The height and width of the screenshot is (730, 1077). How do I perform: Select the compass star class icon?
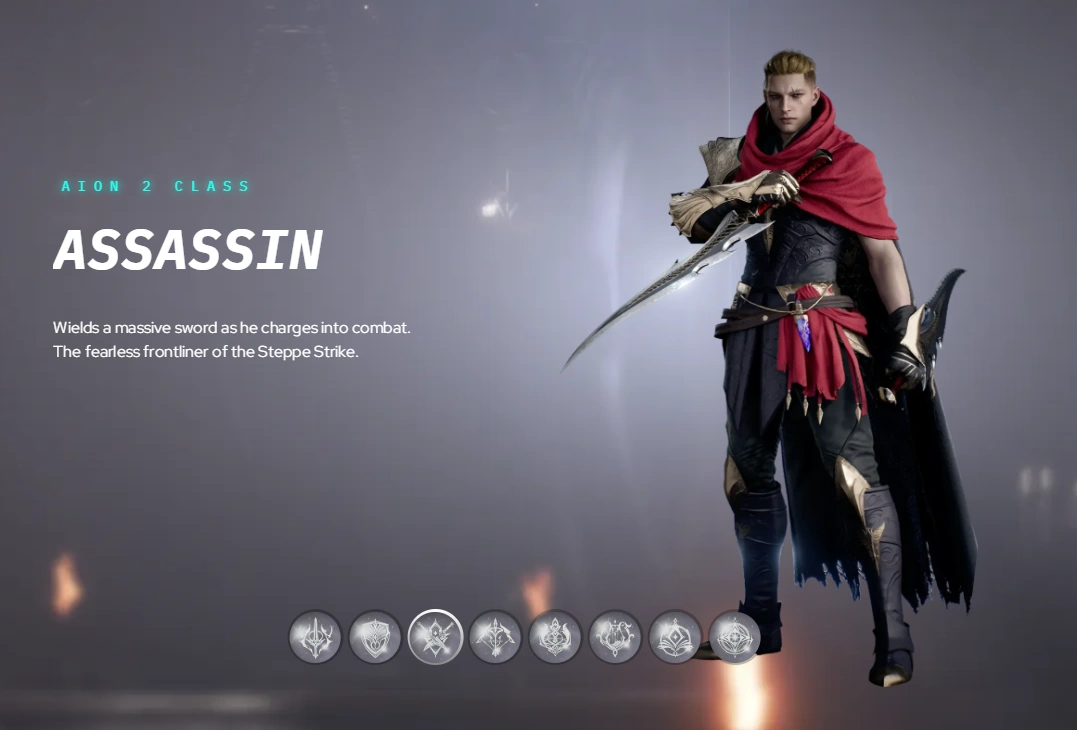(735, 637)
